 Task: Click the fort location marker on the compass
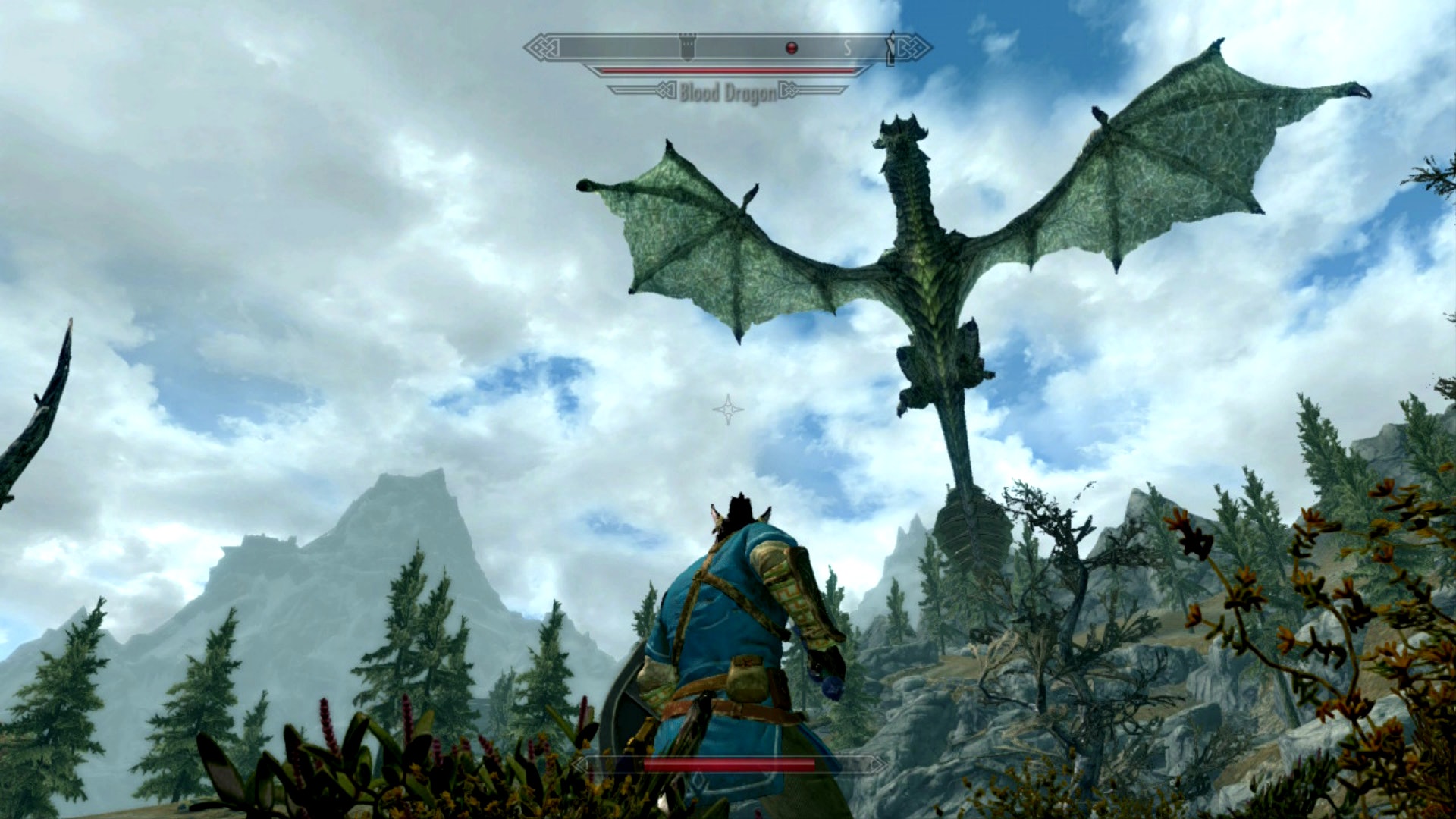pos(687,47)
